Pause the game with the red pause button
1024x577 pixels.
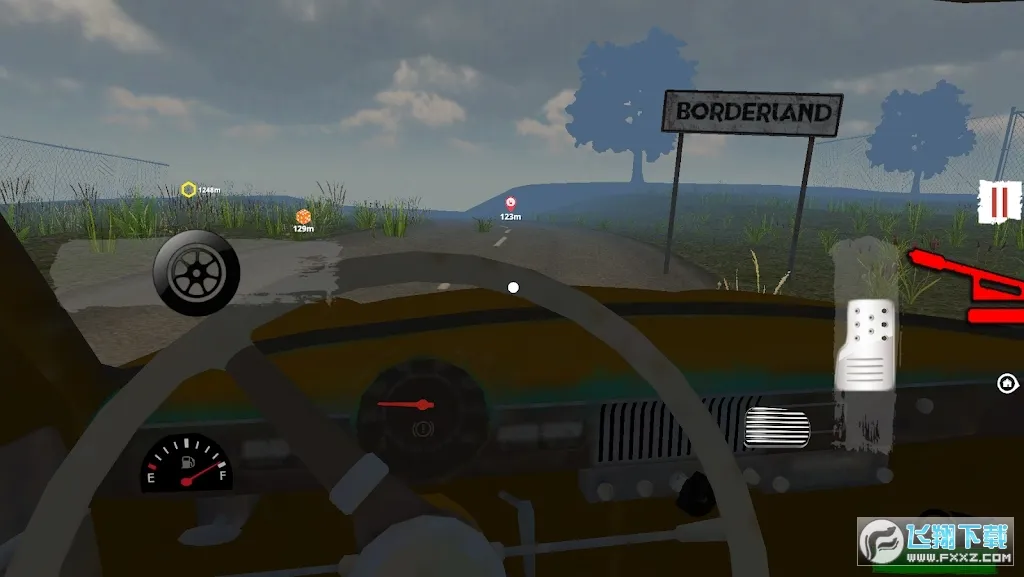pos(997,202)
